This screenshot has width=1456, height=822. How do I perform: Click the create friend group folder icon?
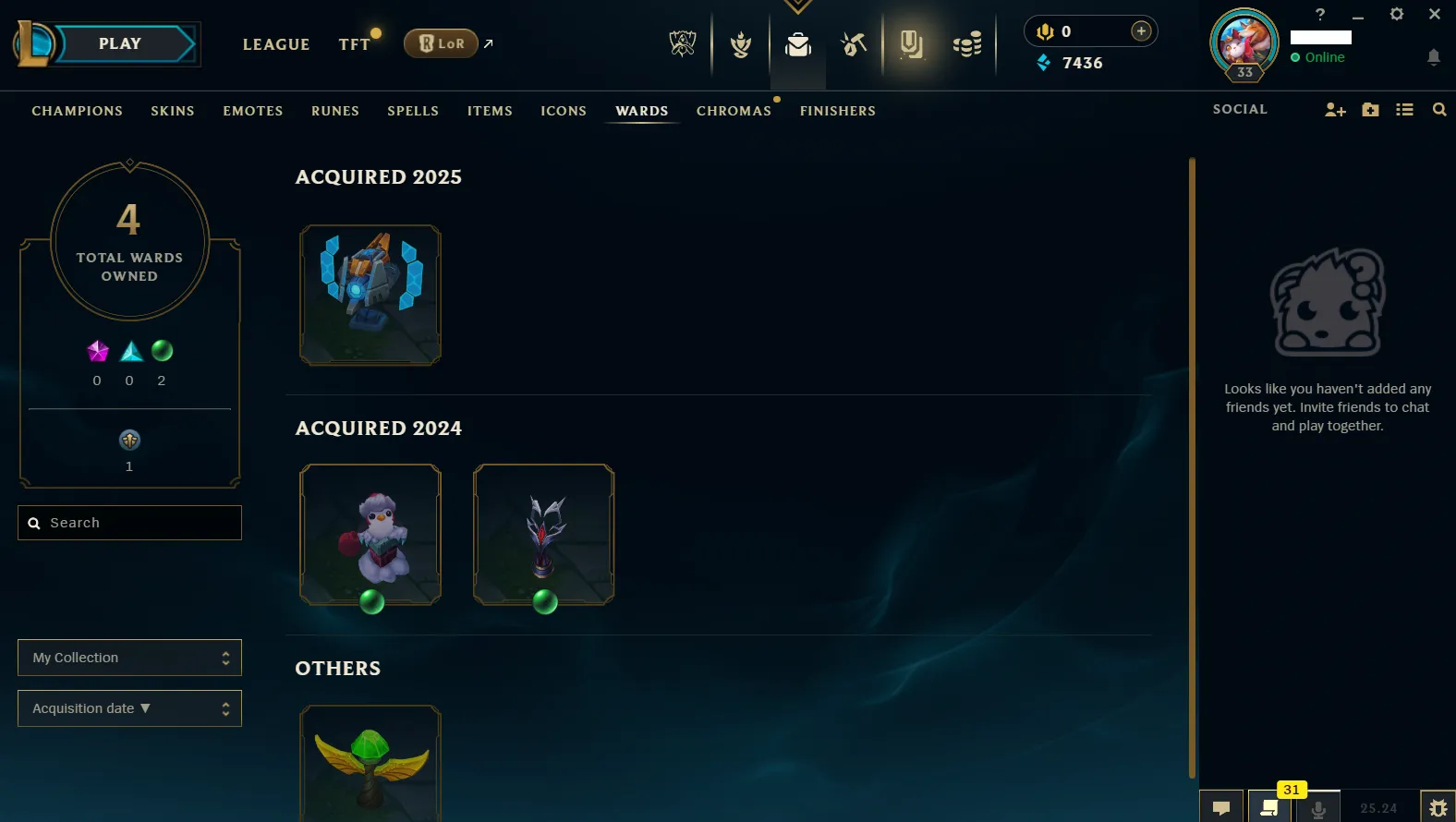pos(1370,109)
